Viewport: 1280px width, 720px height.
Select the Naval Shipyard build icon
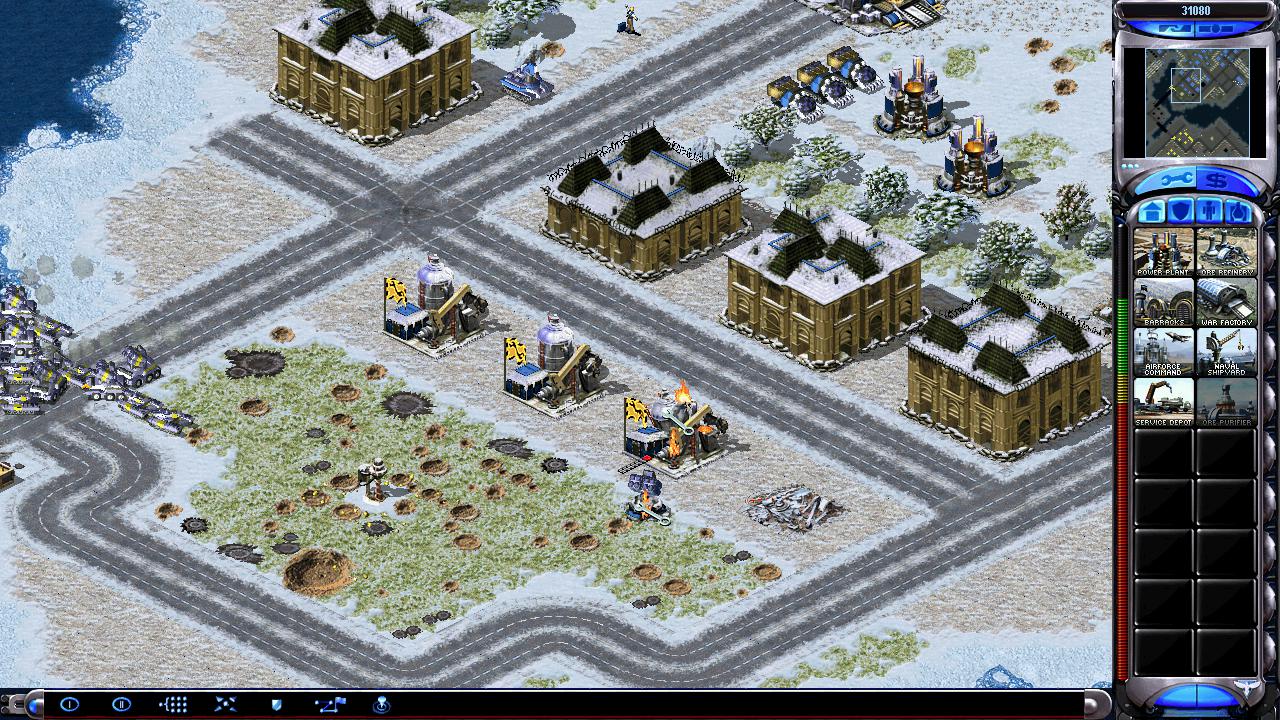pos(1226,352)
